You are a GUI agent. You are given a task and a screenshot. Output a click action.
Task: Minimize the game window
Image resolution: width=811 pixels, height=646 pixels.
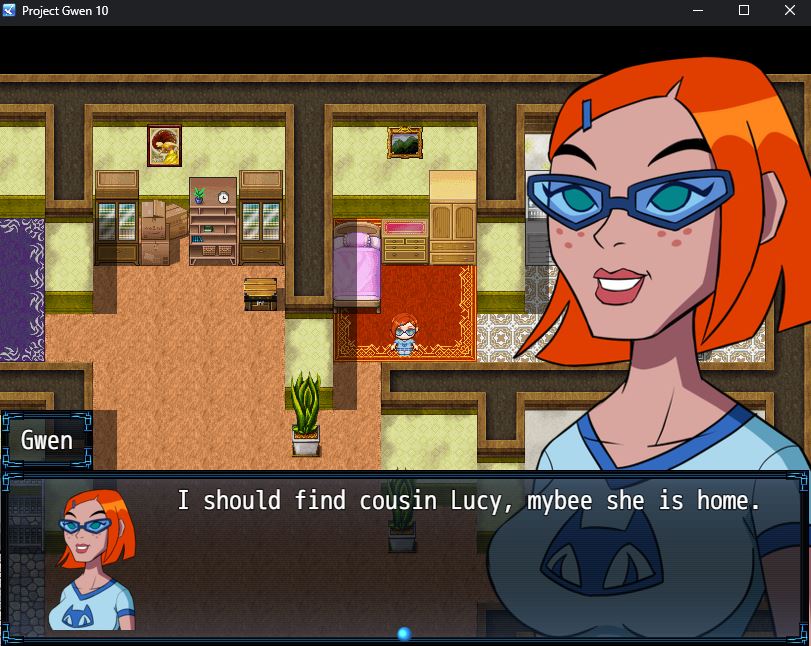click(x=698, y=11)
